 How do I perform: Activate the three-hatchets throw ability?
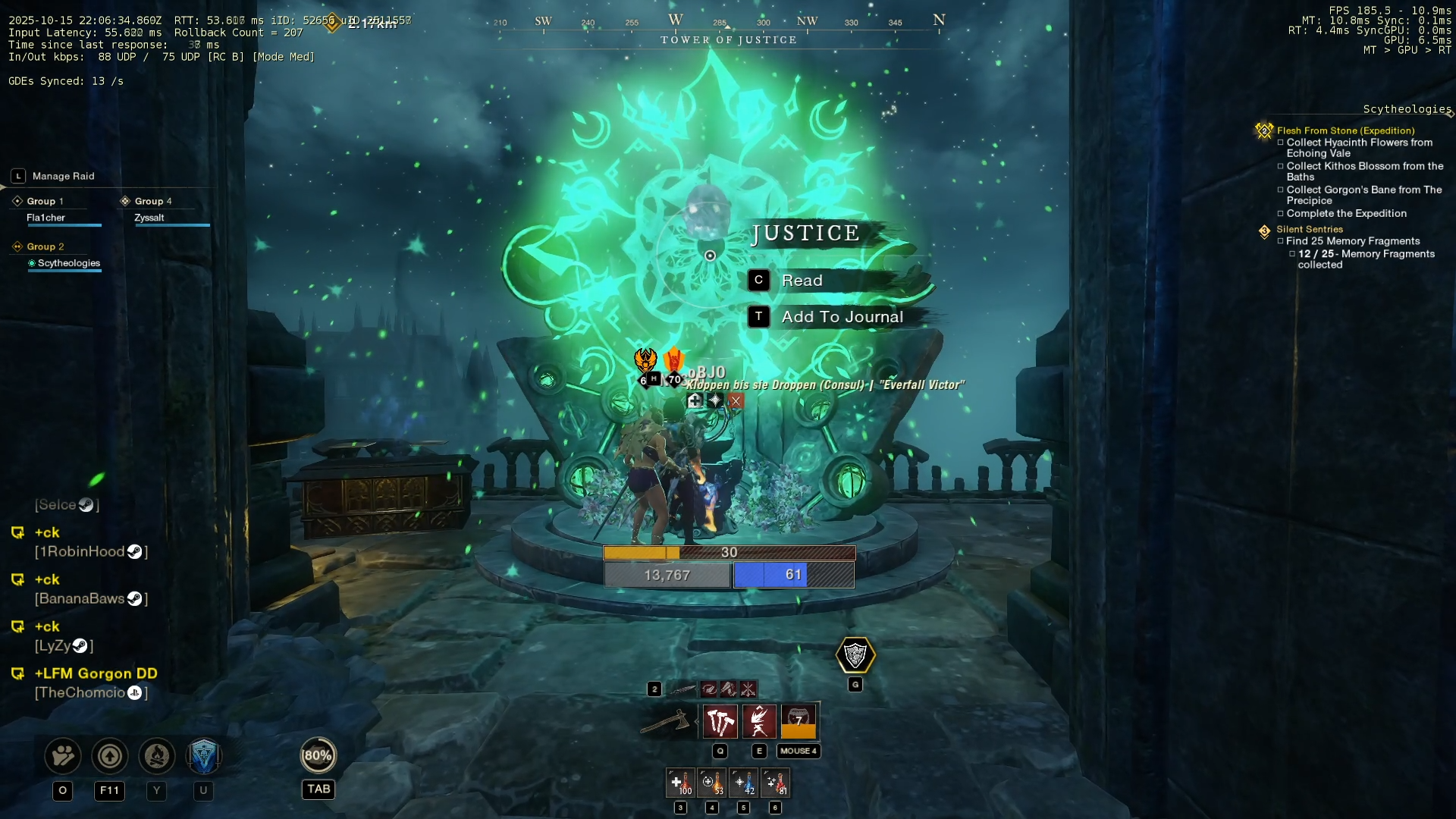coord(720,722)
